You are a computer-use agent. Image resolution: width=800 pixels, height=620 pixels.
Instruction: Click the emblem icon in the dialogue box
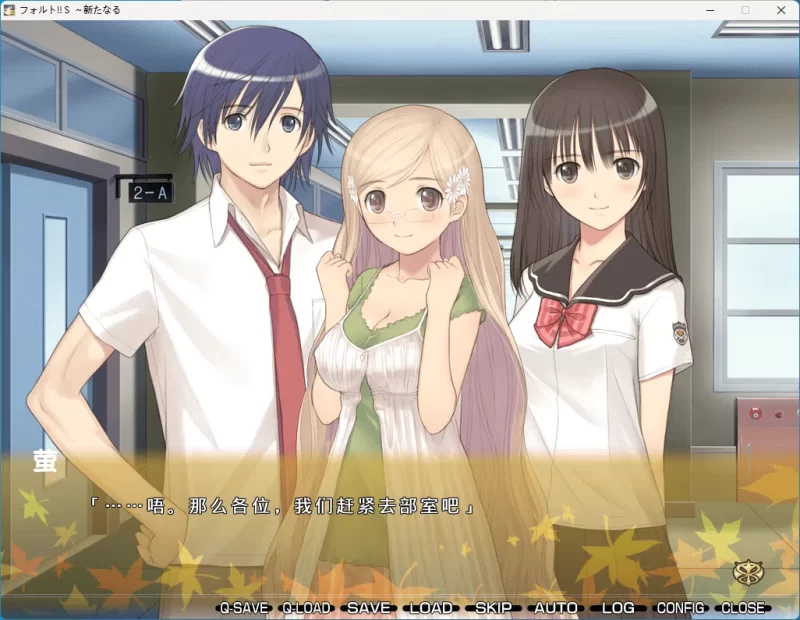[746, 573]
